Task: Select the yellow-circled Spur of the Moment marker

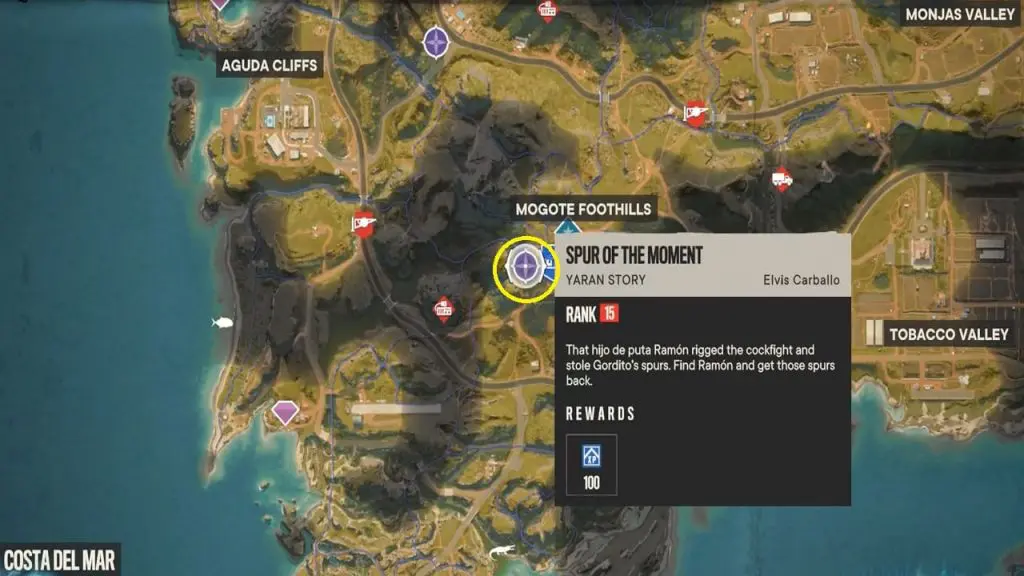Action: (525, 267)
